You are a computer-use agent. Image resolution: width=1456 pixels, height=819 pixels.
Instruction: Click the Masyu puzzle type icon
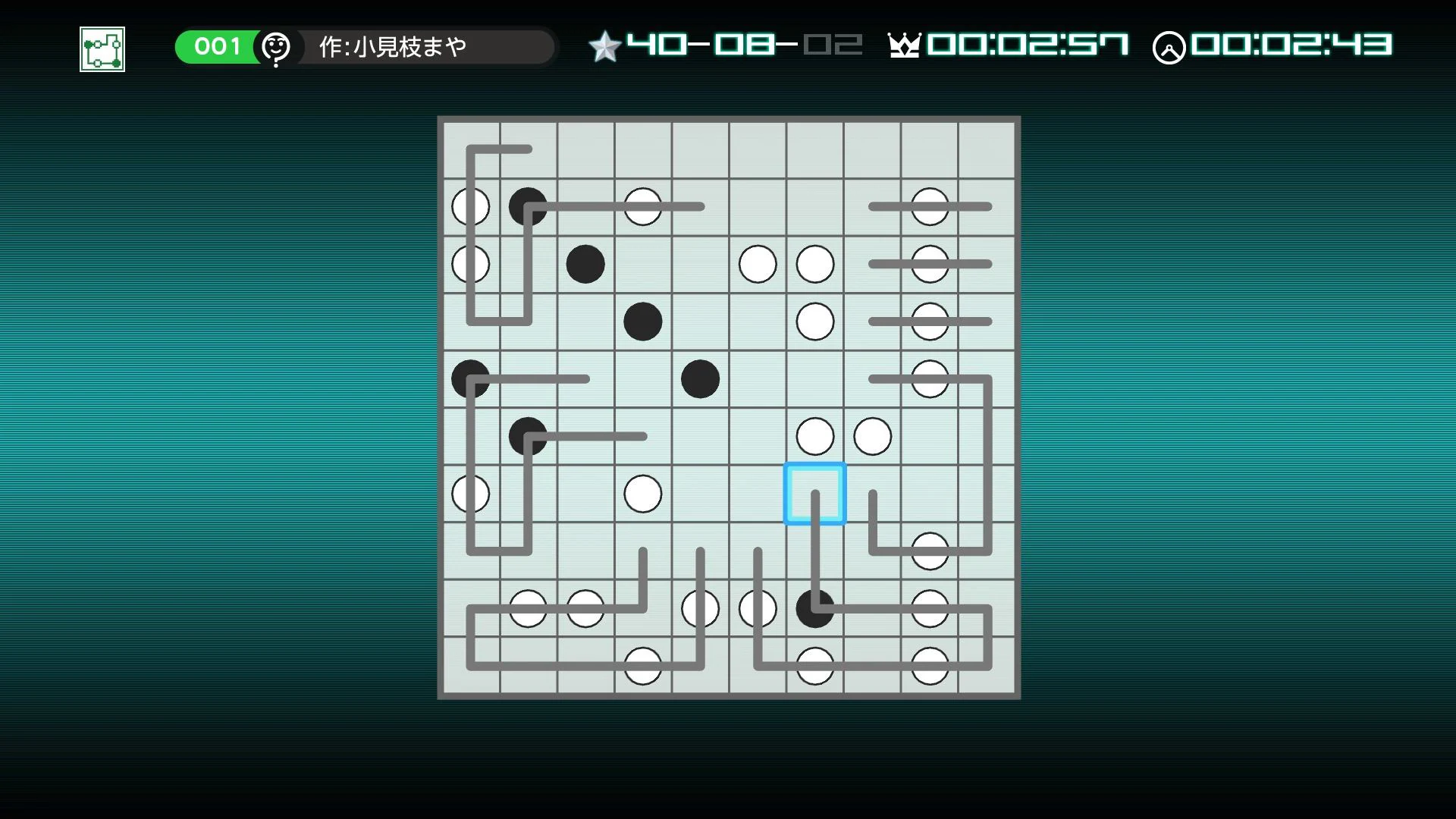pyautogui.click(x=101, y=49)
